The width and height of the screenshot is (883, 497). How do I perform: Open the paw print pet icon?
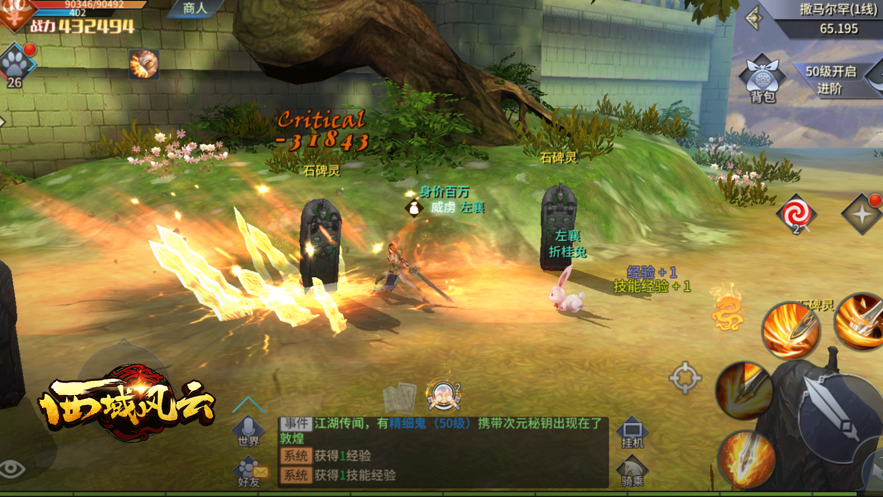coord(15,64)
